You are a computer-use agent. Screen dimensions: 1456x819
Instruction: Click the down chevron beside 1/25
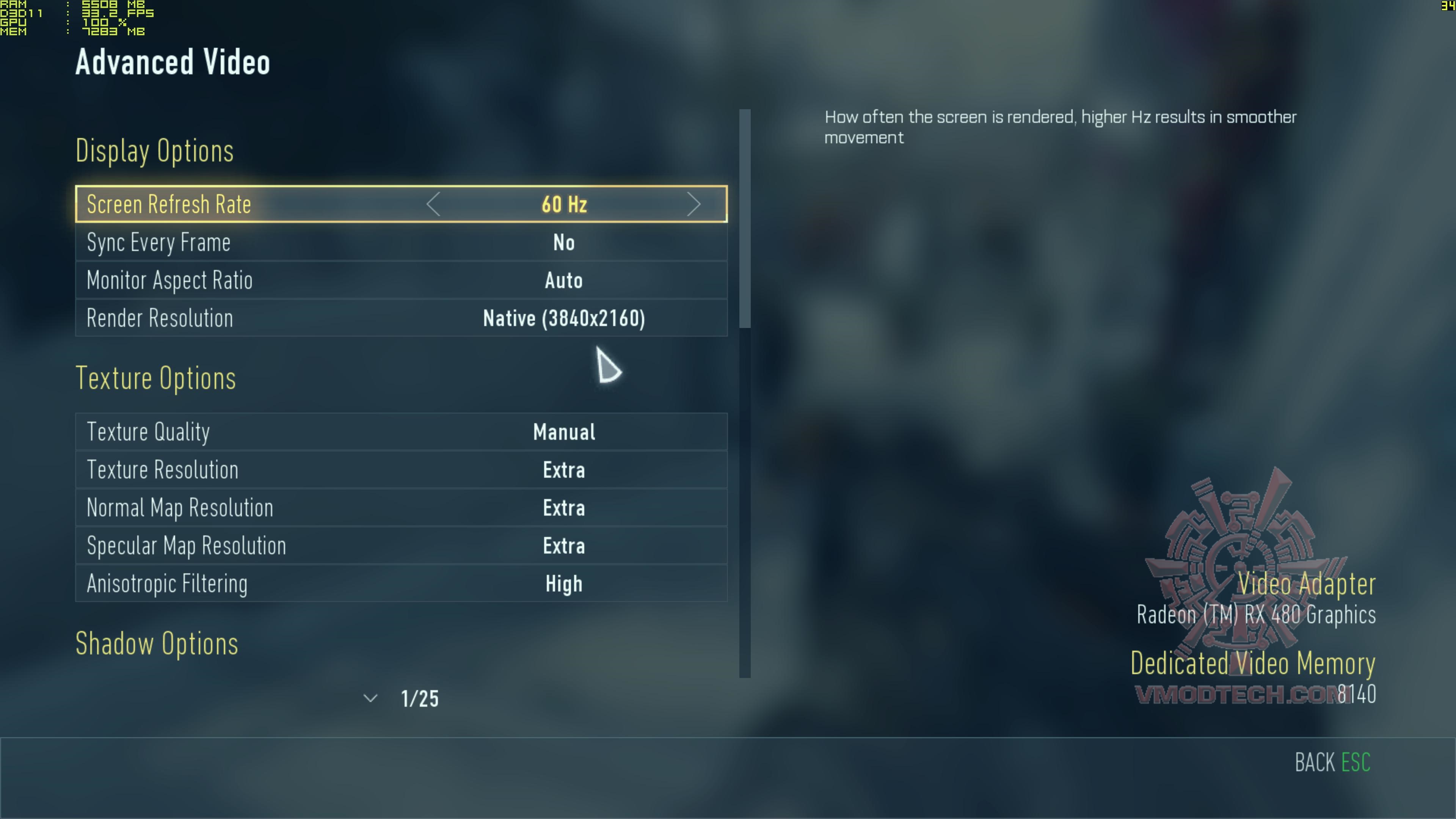[370, 698]
